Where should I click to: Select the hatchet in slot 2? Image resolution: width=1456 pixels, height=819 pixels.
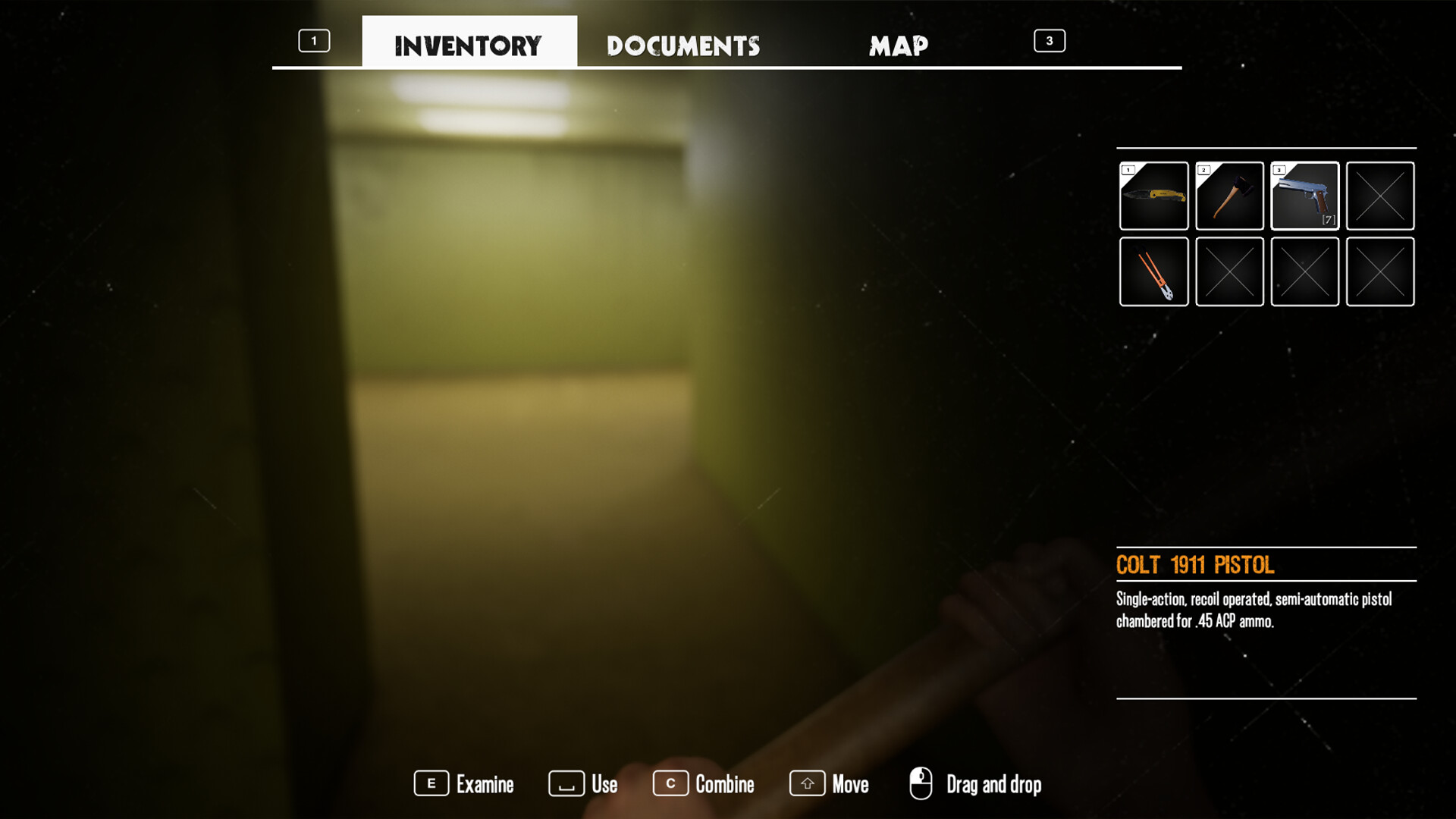point(1228,196)
